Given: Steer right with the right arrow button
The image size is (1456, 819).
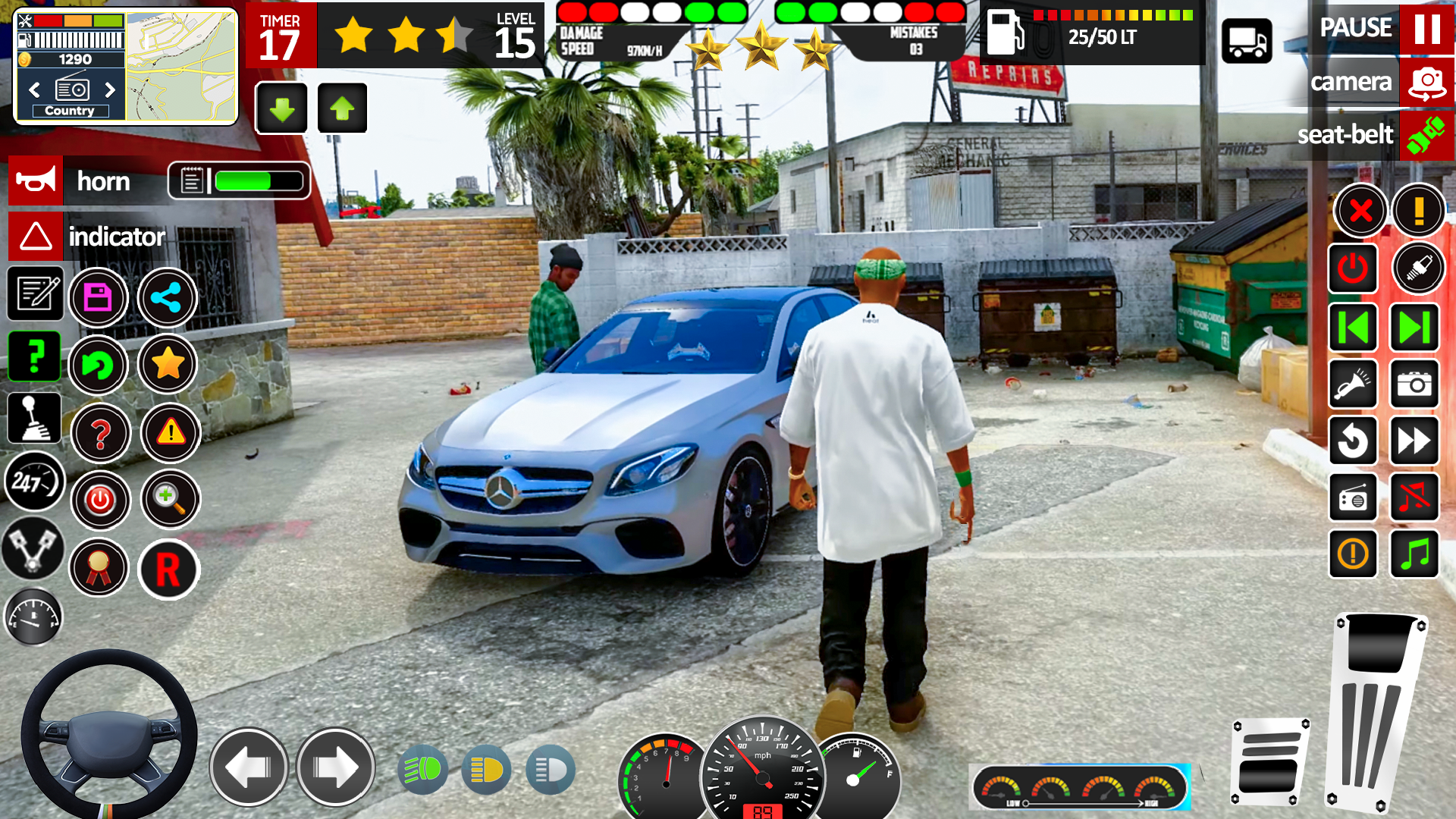Looking at the screenshot, I should pyautogui.click(x=335, y=767).
